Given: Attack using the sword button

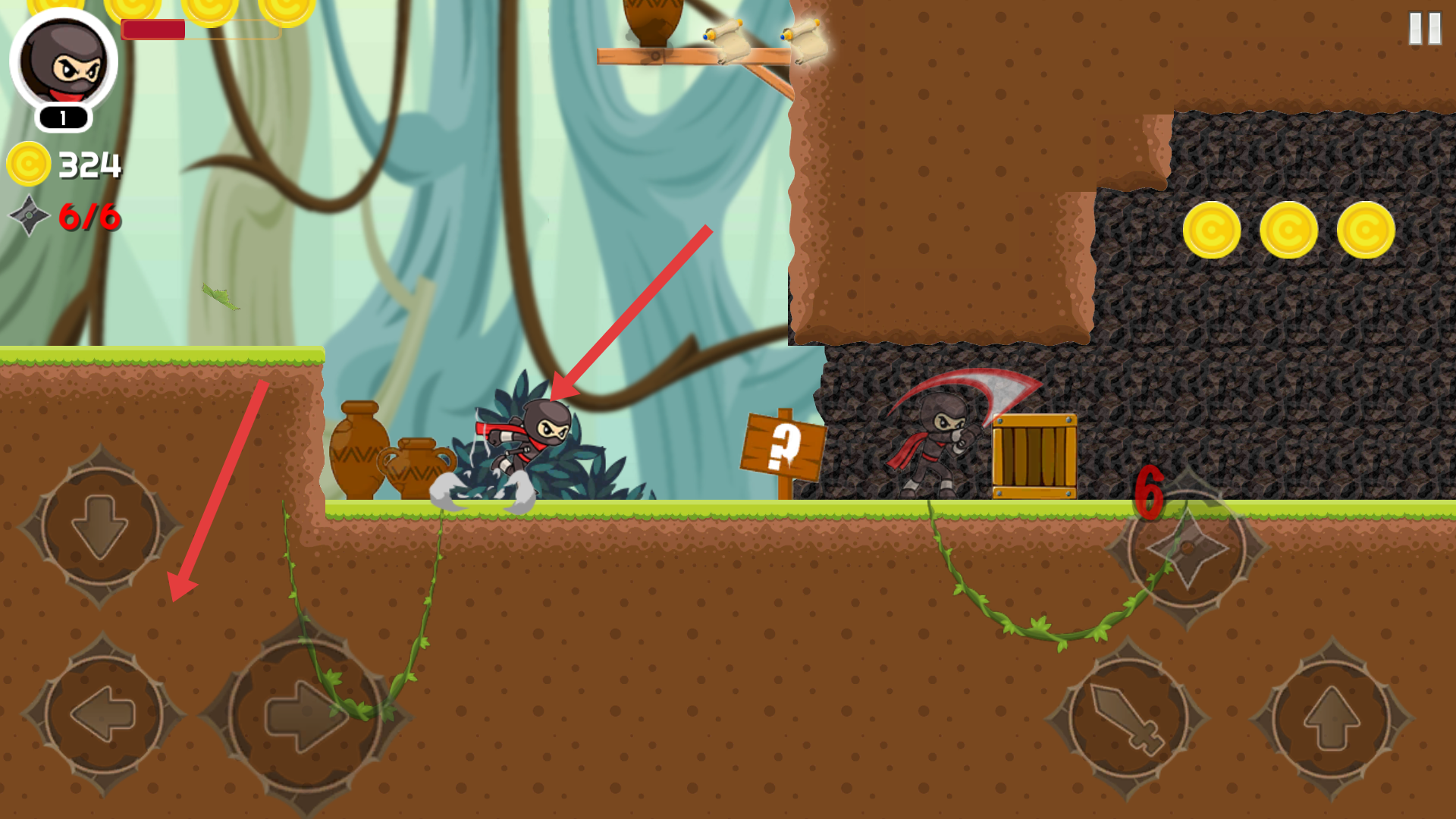Looking at the screenshot, I should click(1127, 717).
